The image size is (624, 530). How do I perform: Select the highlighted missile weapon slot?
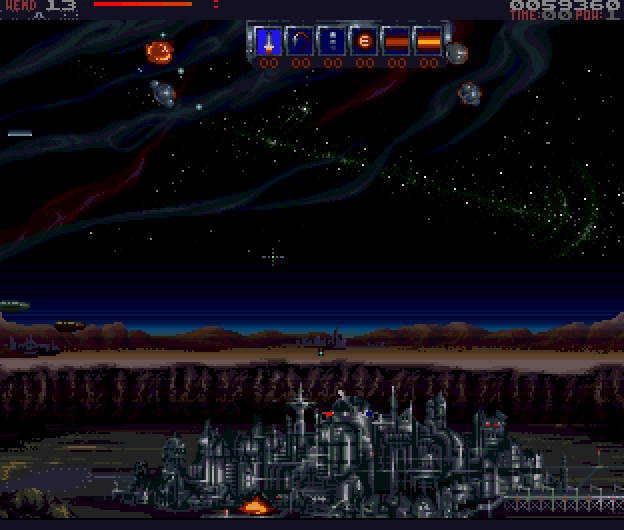tap(268, 42)
